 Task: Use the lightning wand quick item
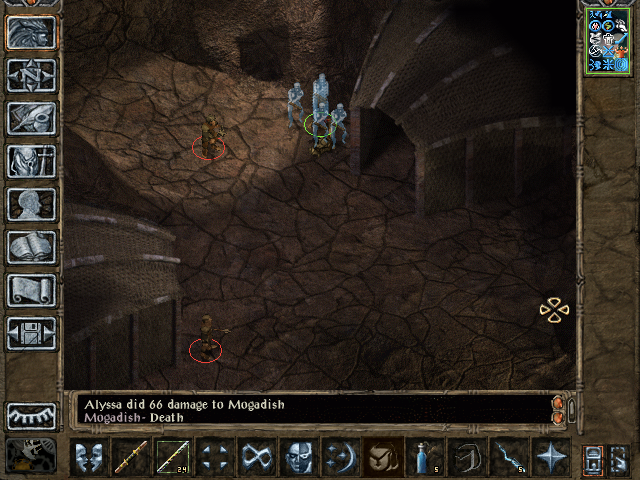[x=509, y=458]
